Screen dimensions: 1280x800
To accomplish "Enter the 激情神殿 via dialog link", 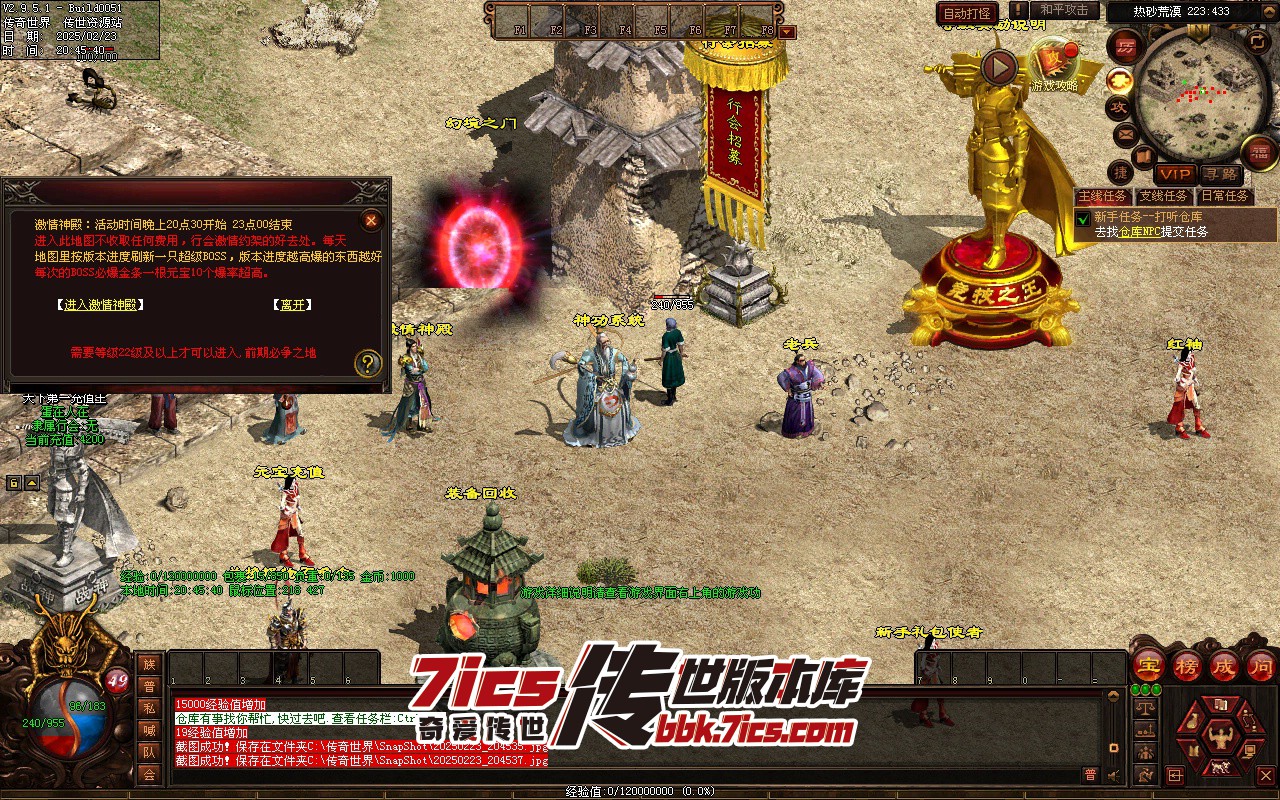I will (100, 305).
